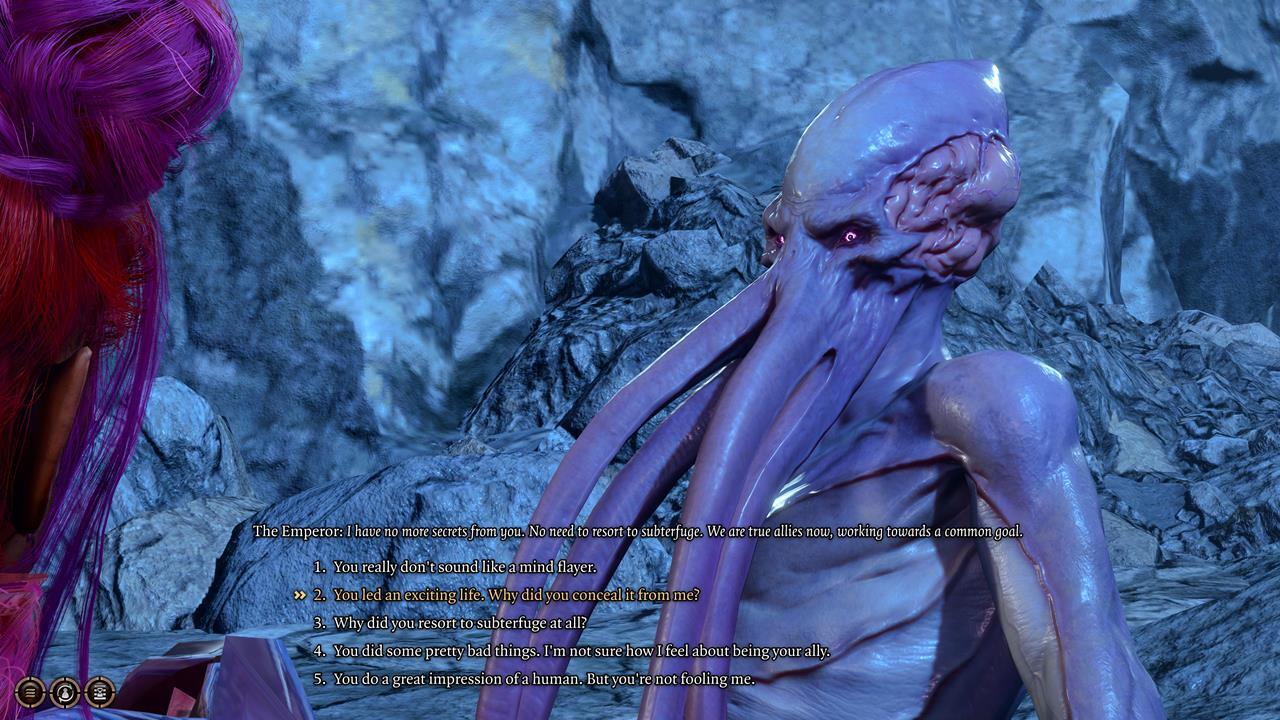Click the double-chevron marker beside option 2
This screenshot has height=720, width=1280.
(x=298, y=592)
